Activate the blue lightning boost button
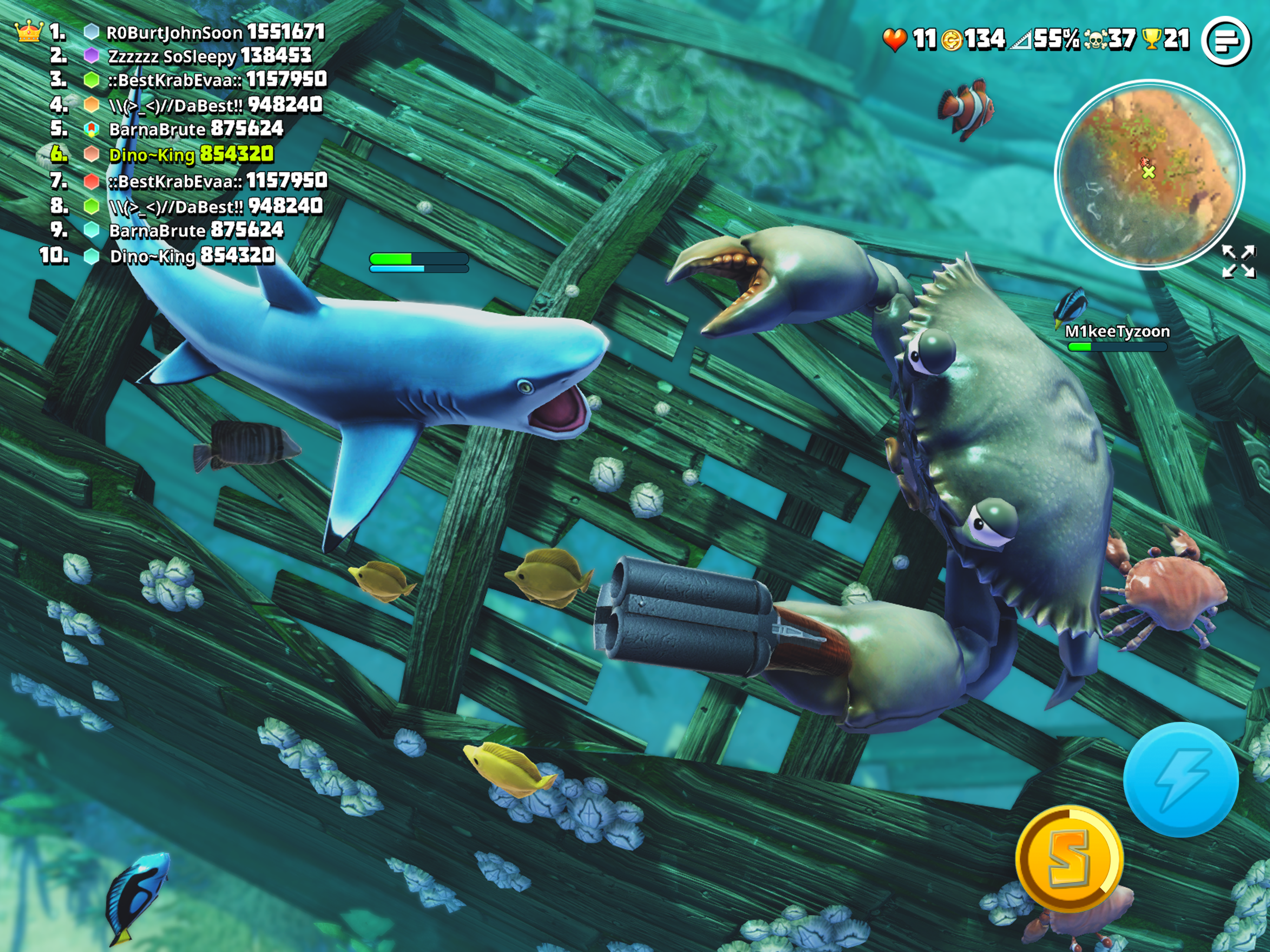Screen dimensions: 1270x952 (x=1180, y=780)
